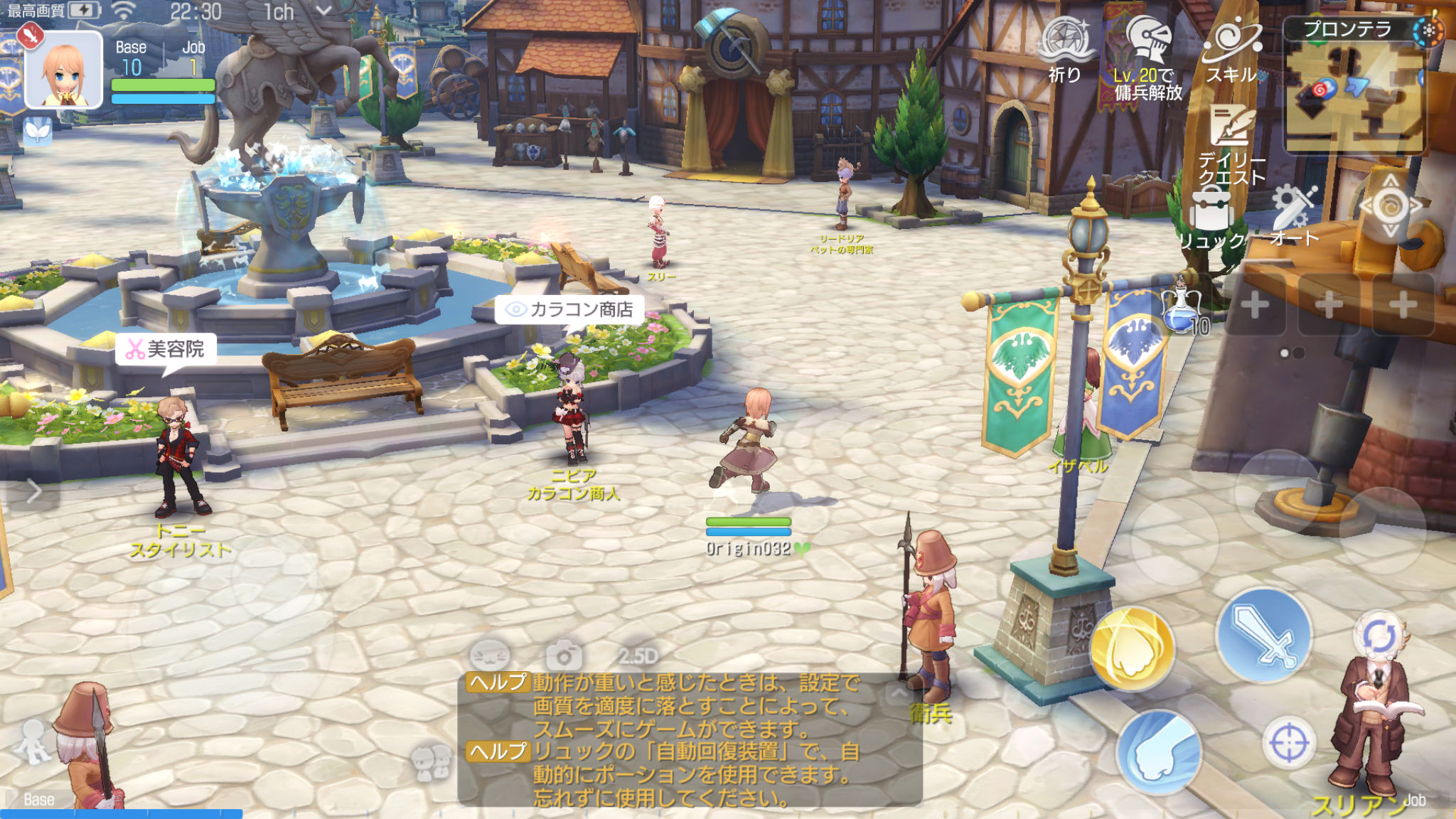
Task: Tap the crosshair target lock button
Action: tap(1288, 744)
